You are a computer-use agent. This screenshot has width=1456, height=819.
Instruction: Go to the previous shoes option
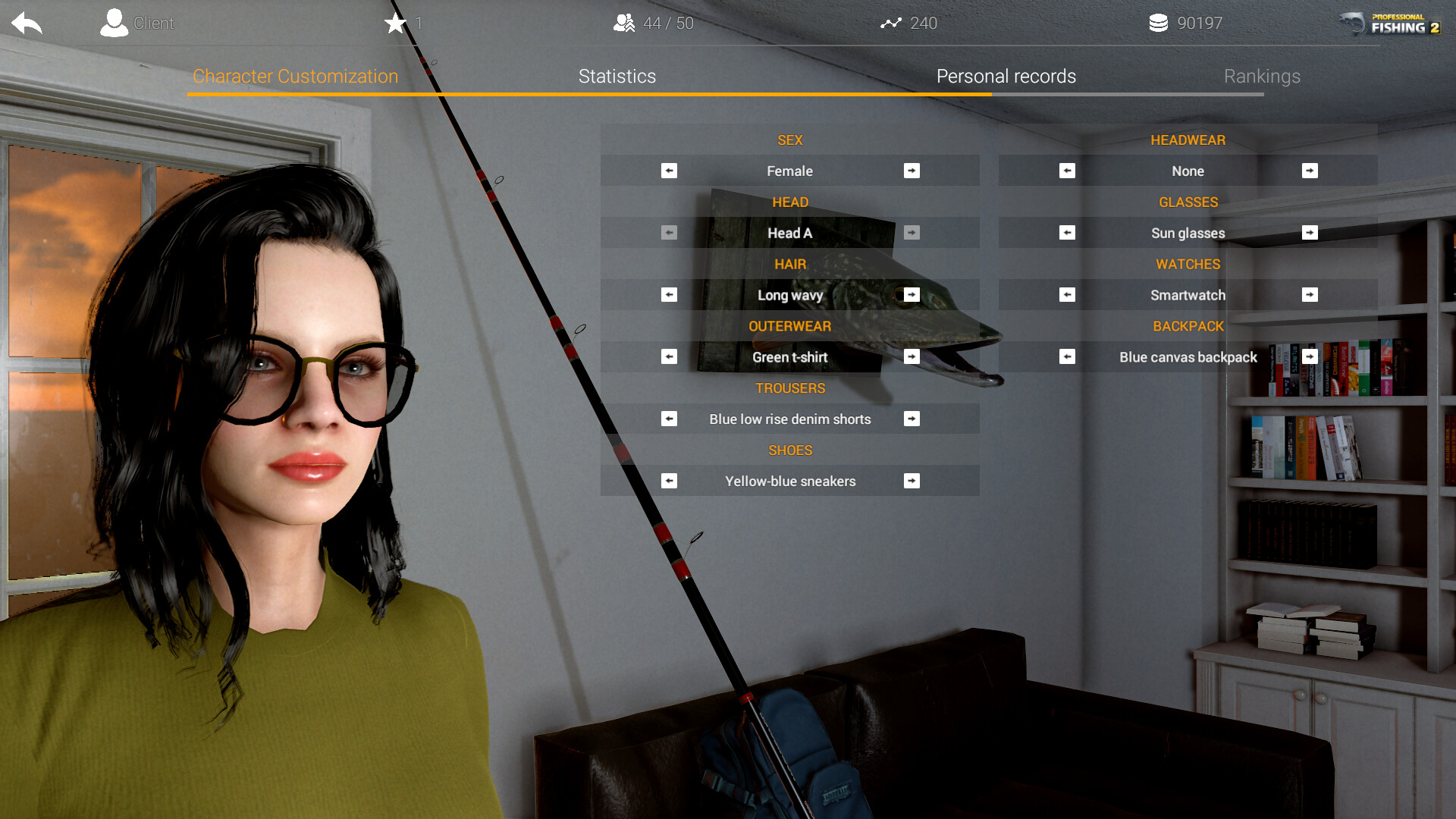[x=669, y=482]
